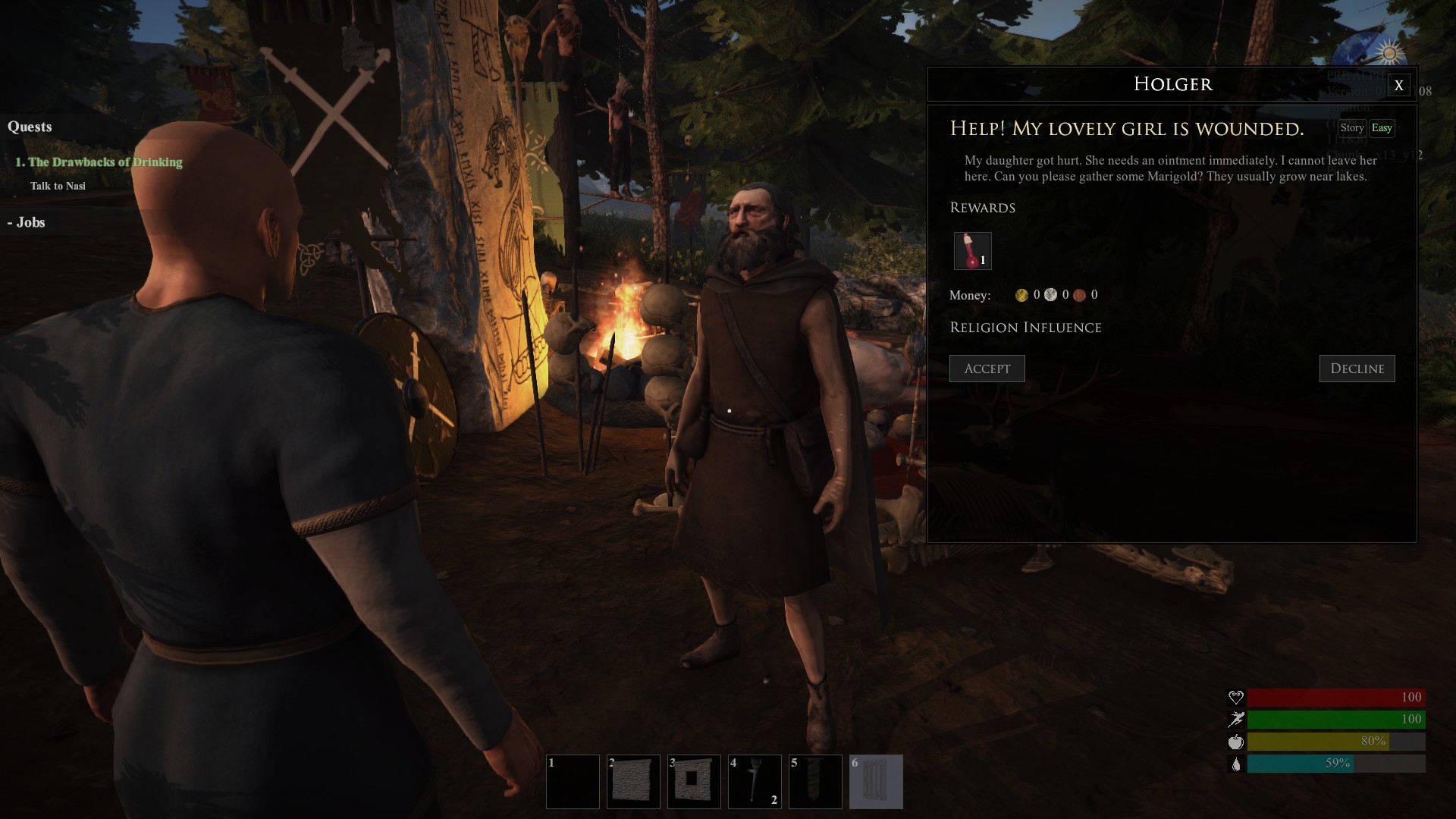Click the silver coin icon in the rewards
This screenshot has width=1456, height=819.
[1050, 295]
